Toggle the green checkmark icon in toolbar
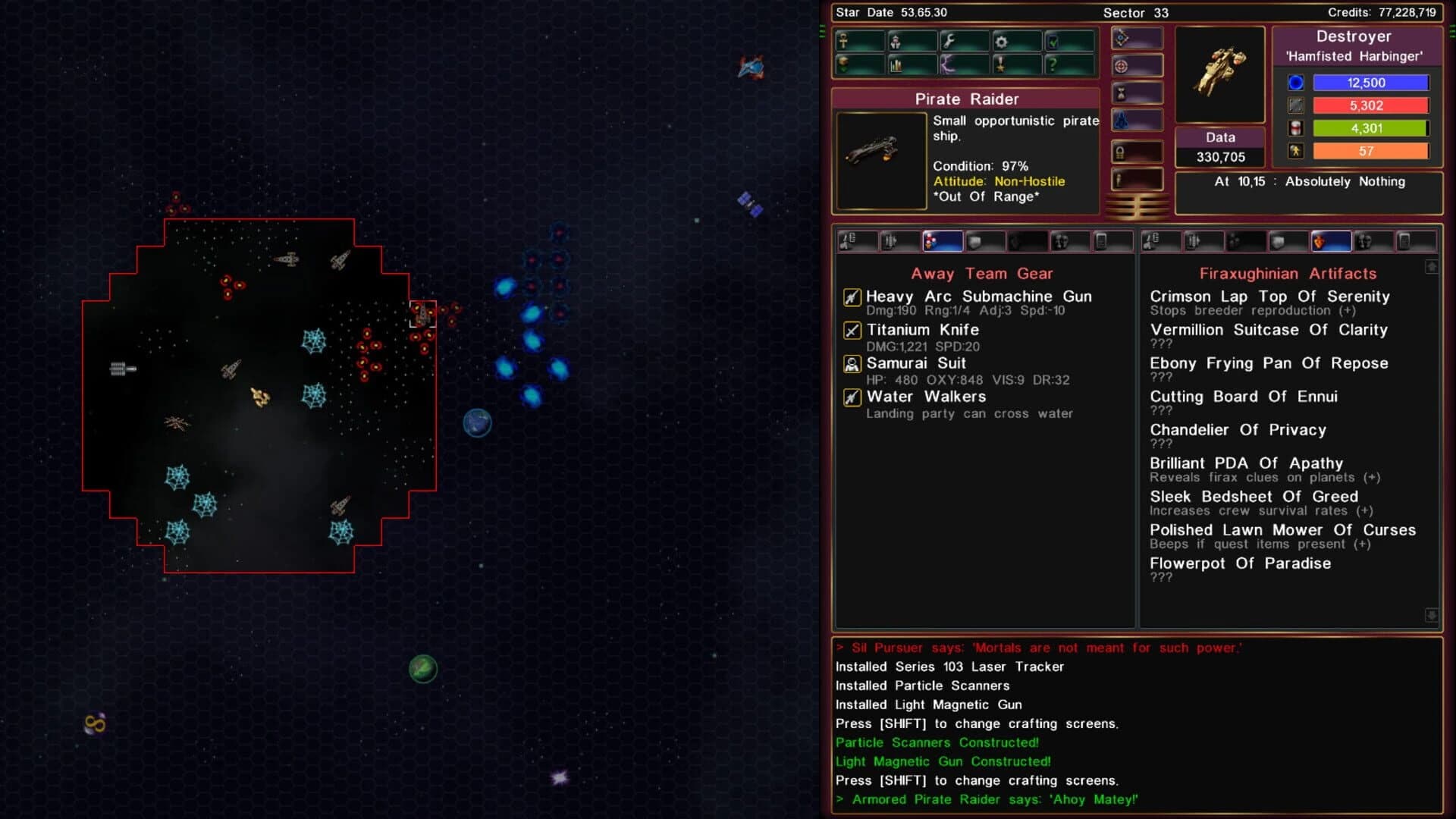 click(x=1054, y=42)
